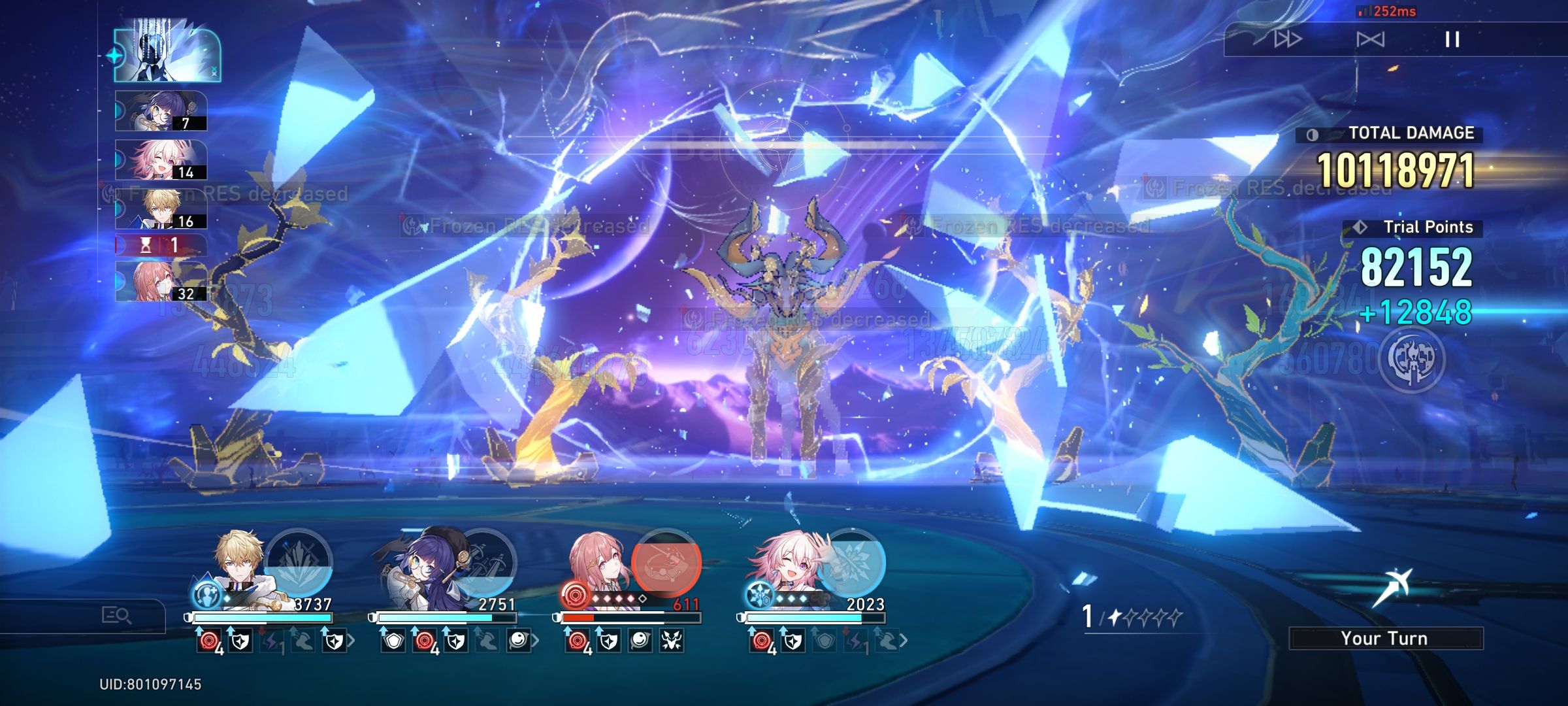Click the Your Turn banner
Viewport: 1568px width, 706px height.
coord(1385,639)
